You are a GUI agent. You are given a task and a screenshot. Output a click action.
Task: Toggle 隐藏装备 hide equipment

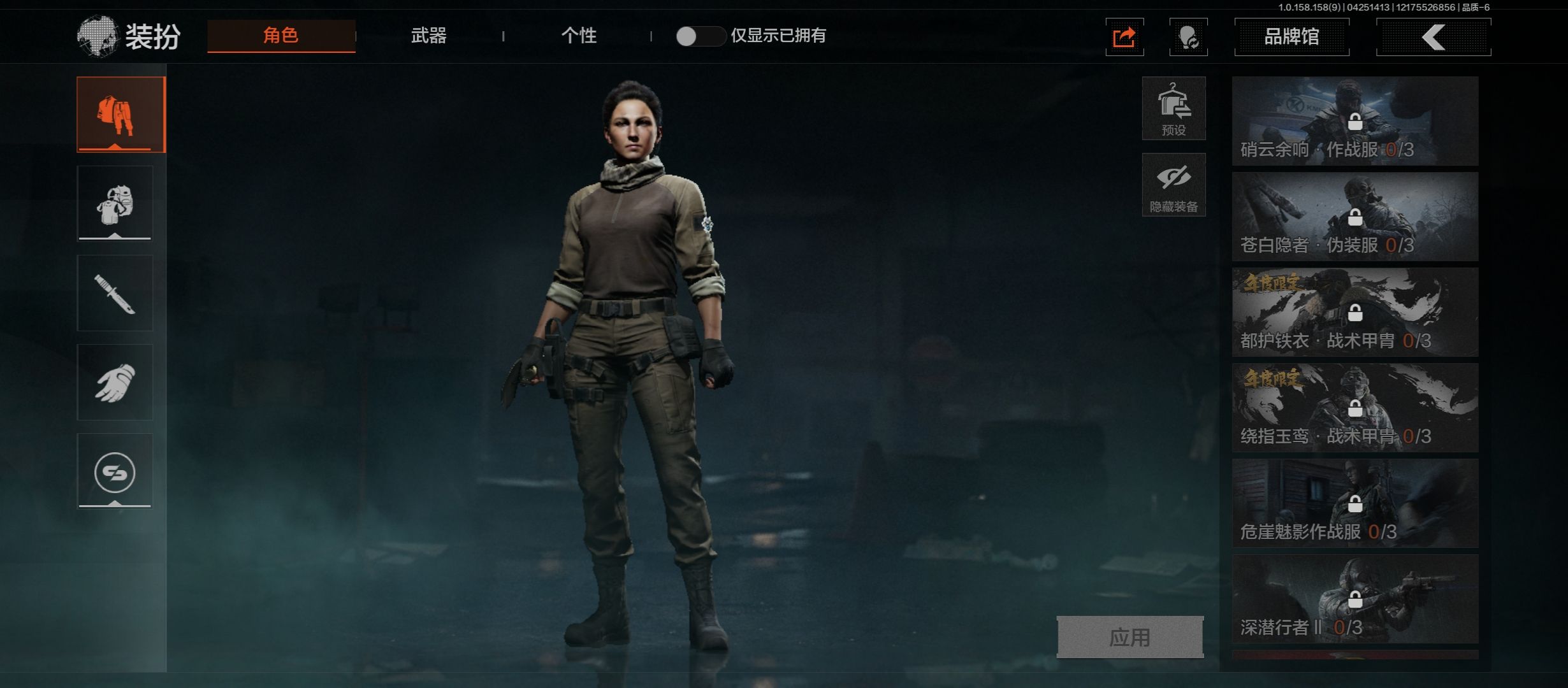pos(1173,185)
